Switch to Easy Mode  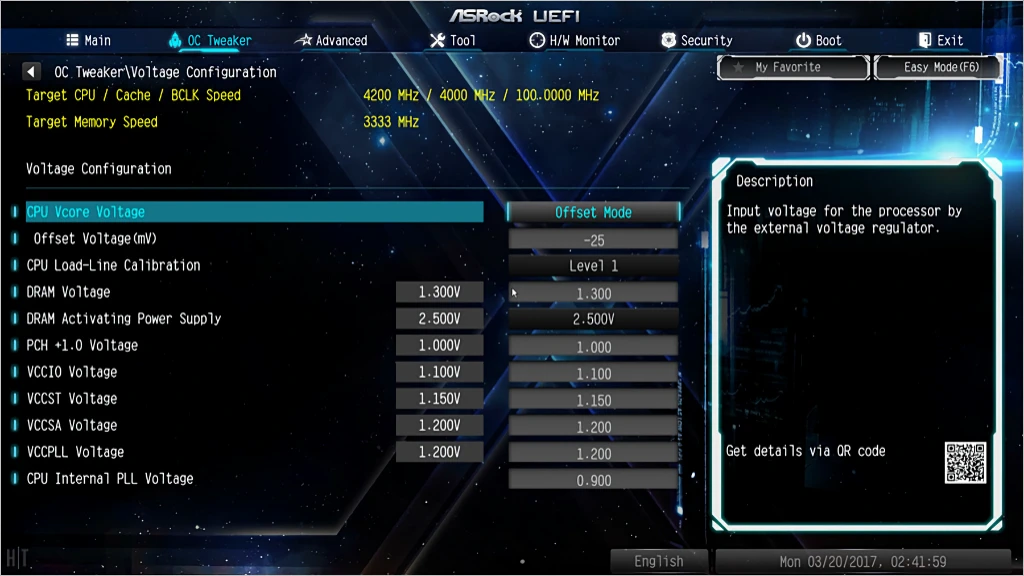coord(940,68)
